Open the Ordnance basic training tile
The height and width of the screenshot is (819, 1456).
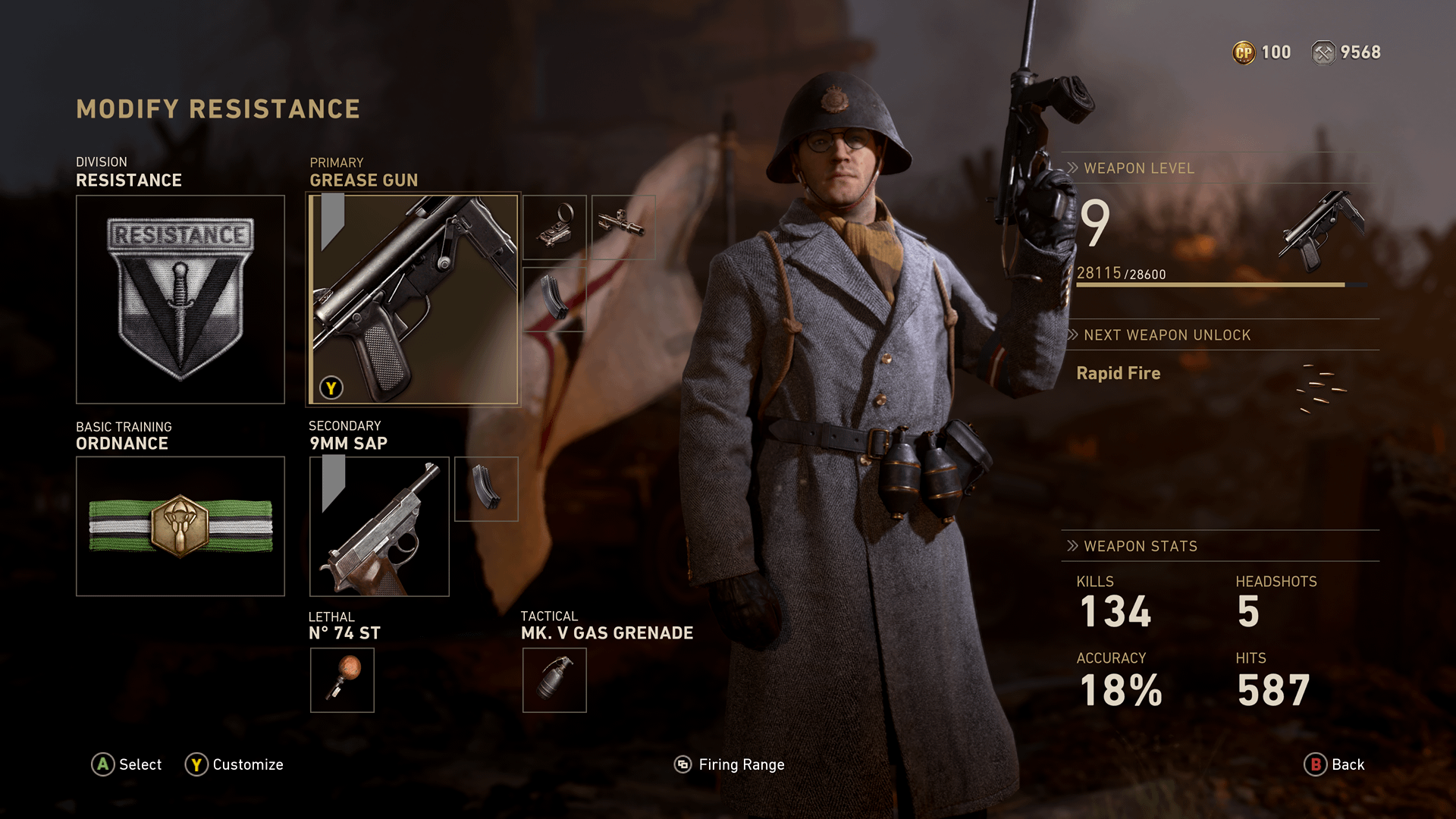[x=180, y=526]
